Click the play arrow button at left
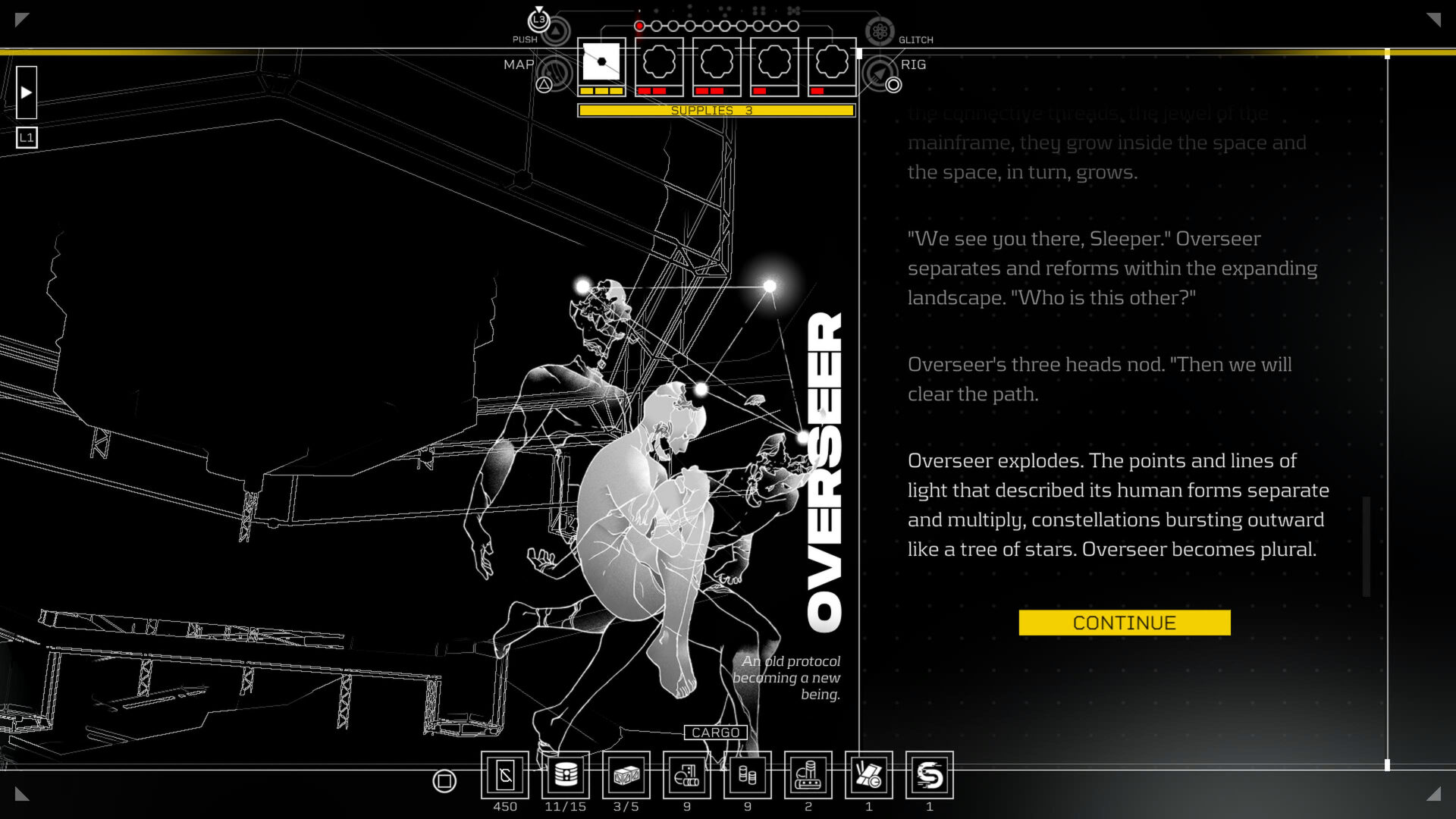Viewport: 1456px width, 819px height. point(27,93)
